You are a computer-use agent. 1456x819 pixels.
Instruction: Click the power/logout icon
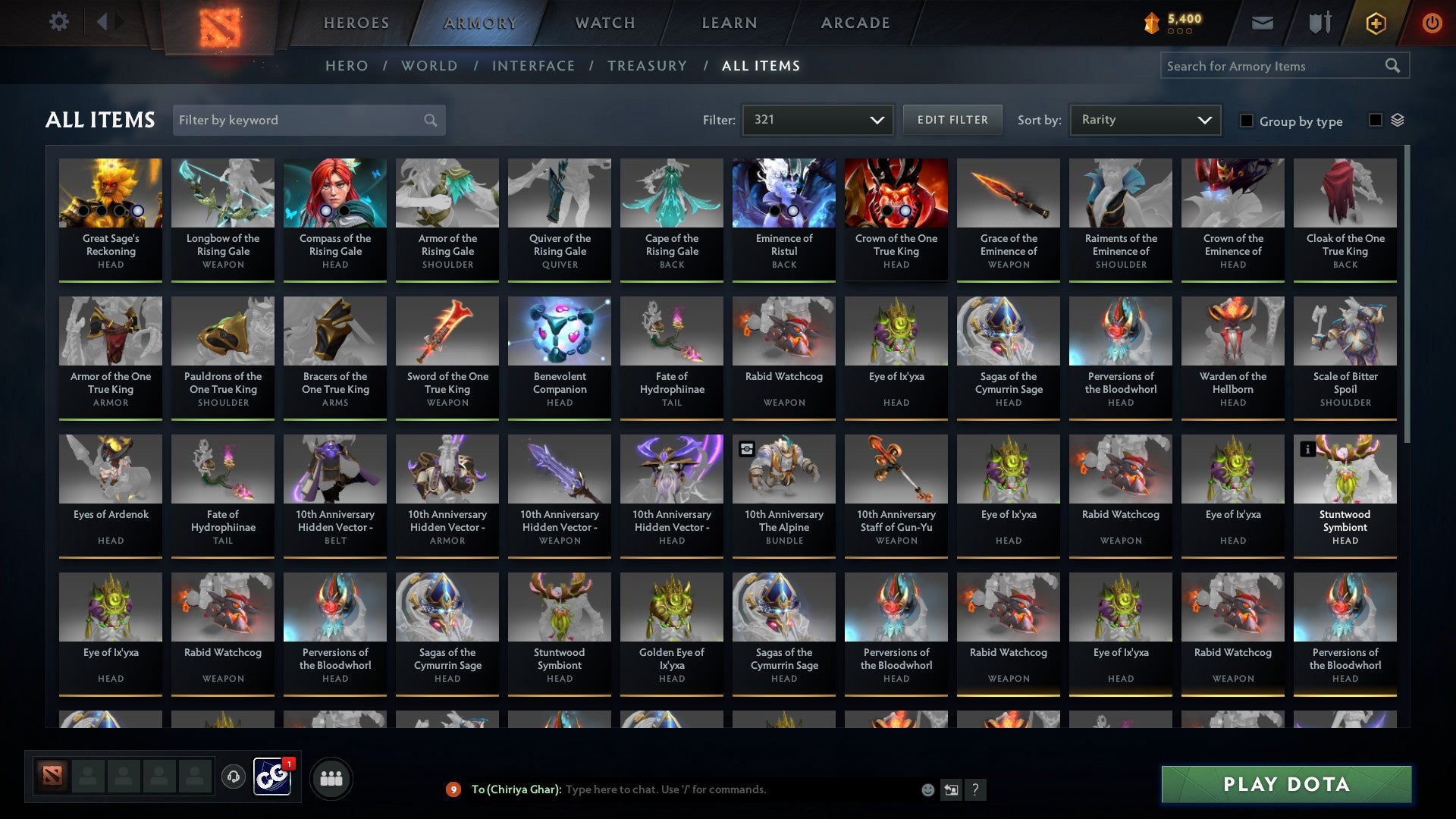(x=1432, y=23)
